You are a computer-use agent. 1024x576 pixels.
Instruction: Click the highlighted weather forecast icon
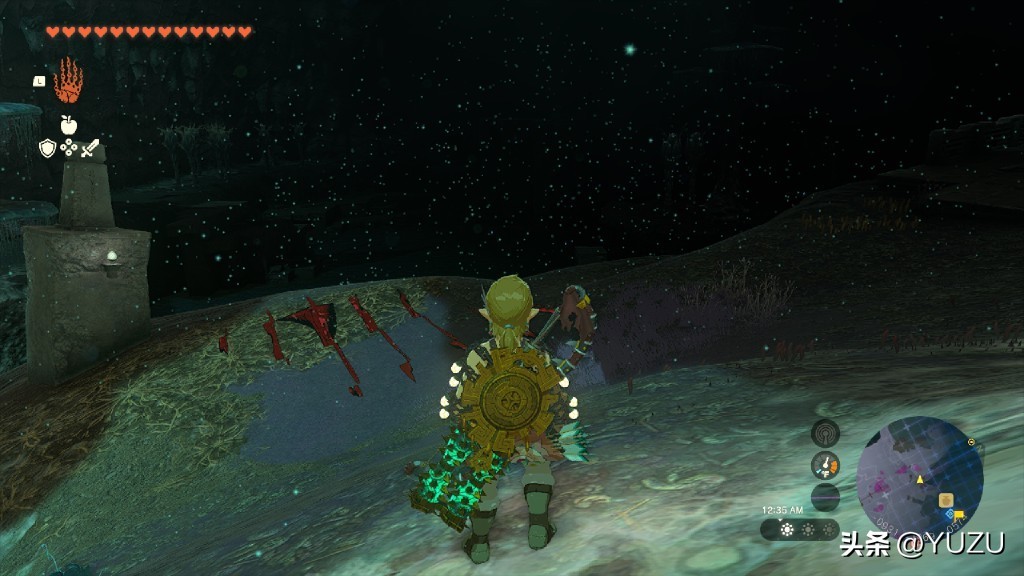[x=787, y=530]
